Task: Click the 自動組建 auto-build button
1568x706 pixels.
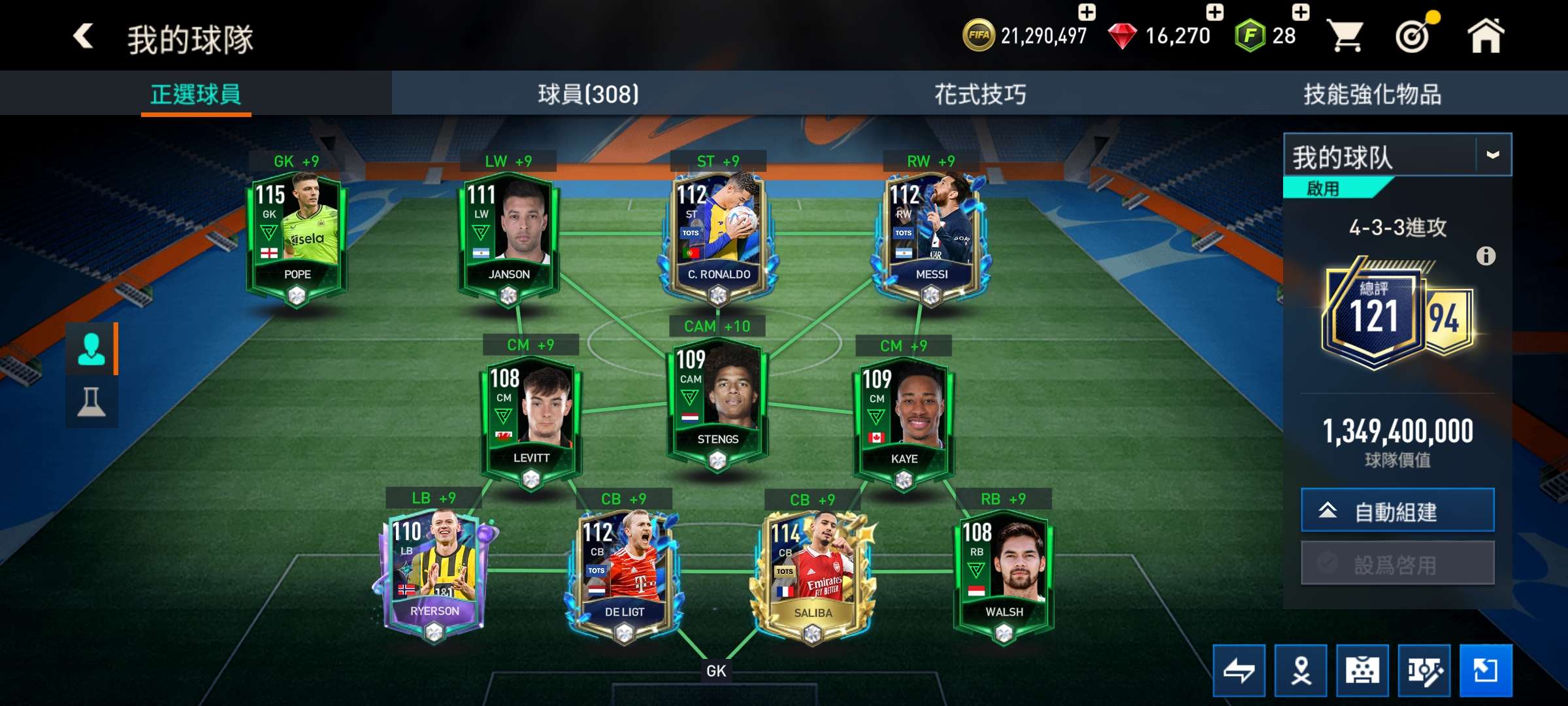Action: pos(1397,511)
